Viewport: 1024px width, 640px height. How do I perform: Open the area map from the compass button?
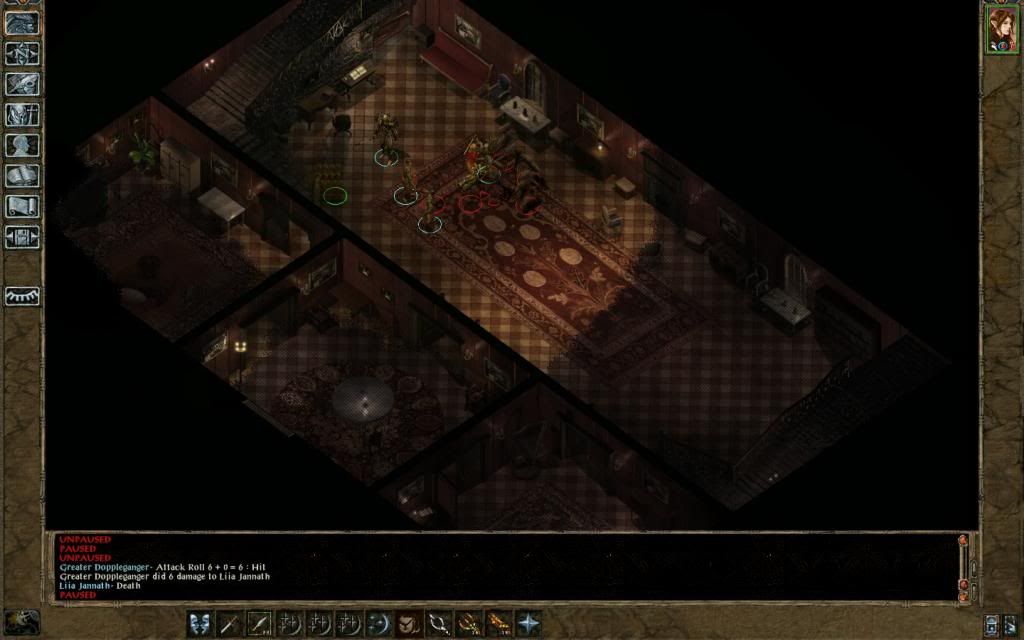pos(22,54)
